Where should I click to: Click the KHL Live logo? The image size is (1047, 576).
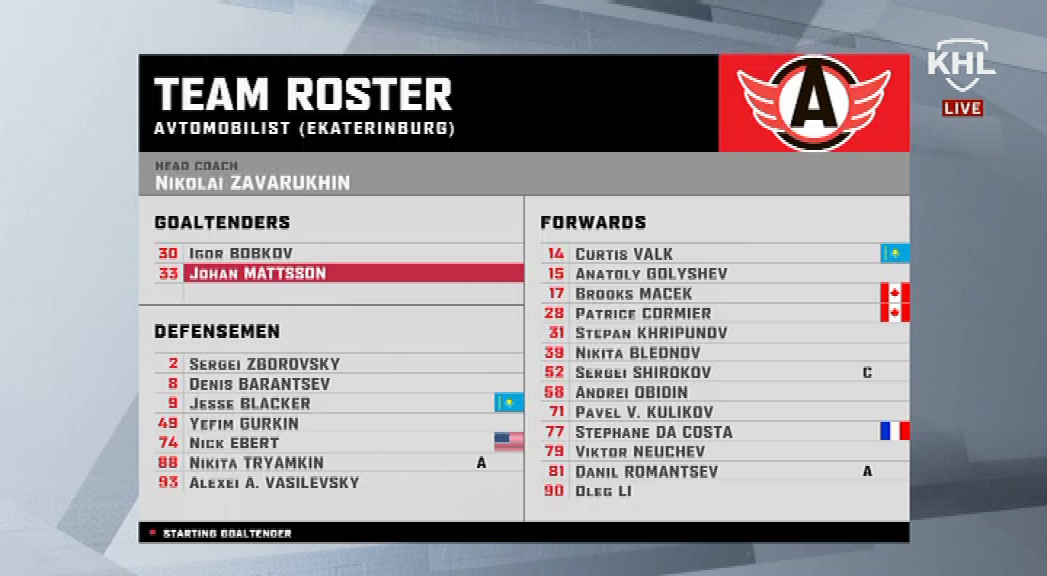(961, 78)
